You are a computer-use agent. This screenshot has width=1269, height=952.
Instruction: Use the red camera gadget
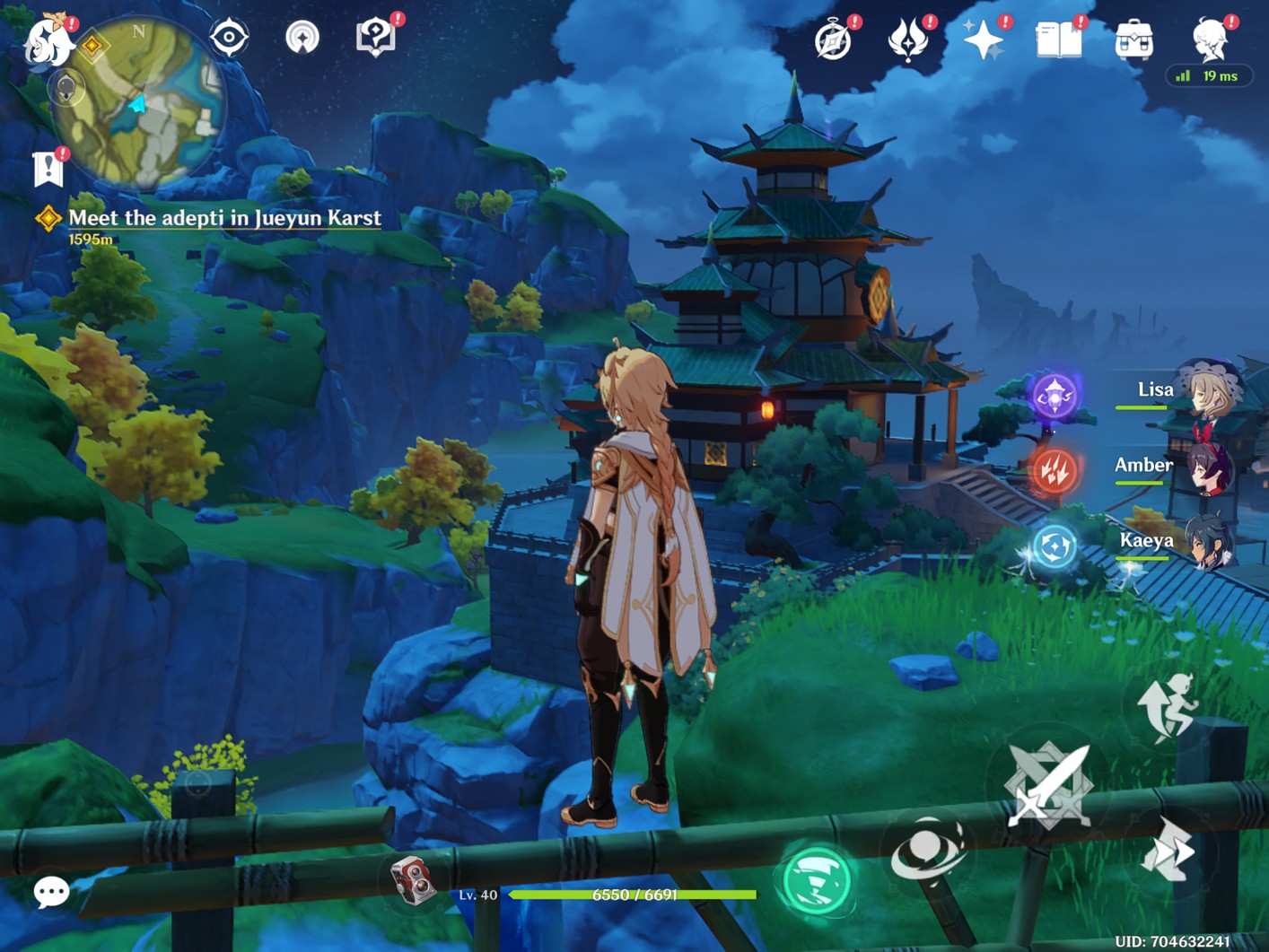413,879
